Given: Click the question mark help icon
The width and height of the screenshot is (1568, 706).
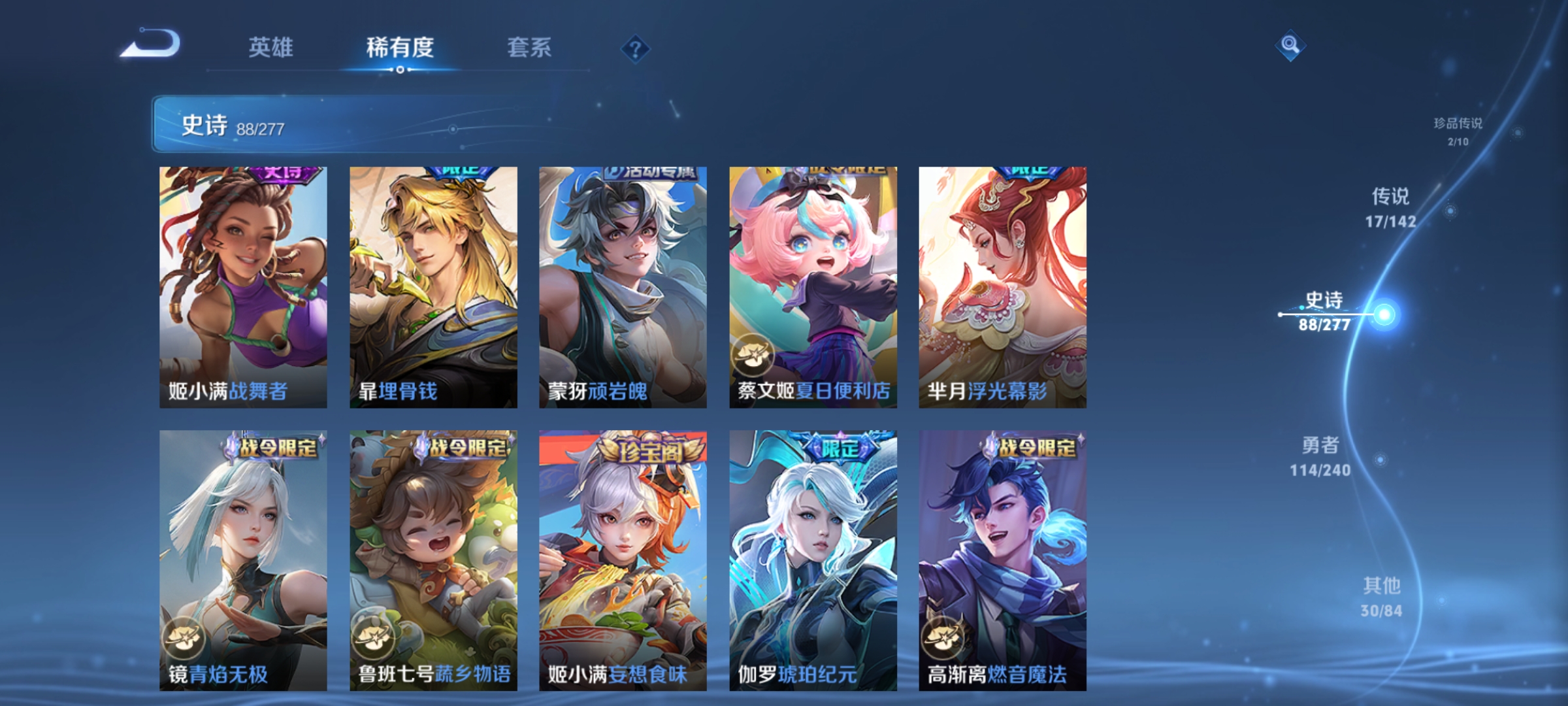Looking at the screenshot, I should click(x=637, y=50).
